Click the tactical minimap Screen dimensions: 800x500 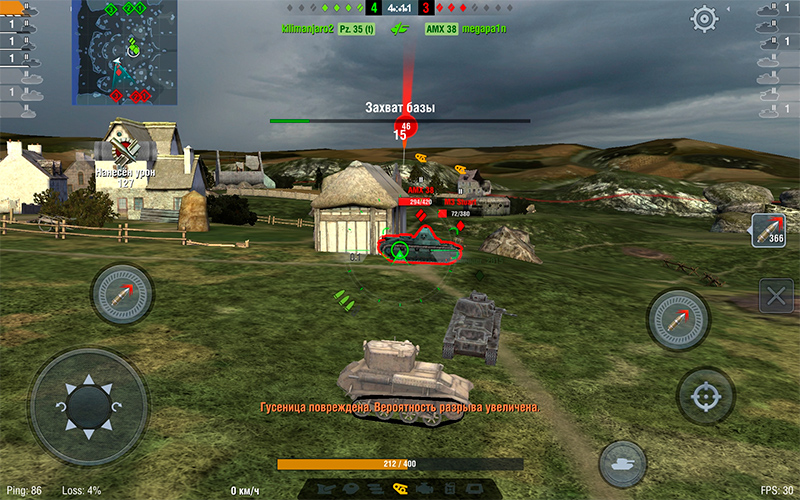[124, 52]
